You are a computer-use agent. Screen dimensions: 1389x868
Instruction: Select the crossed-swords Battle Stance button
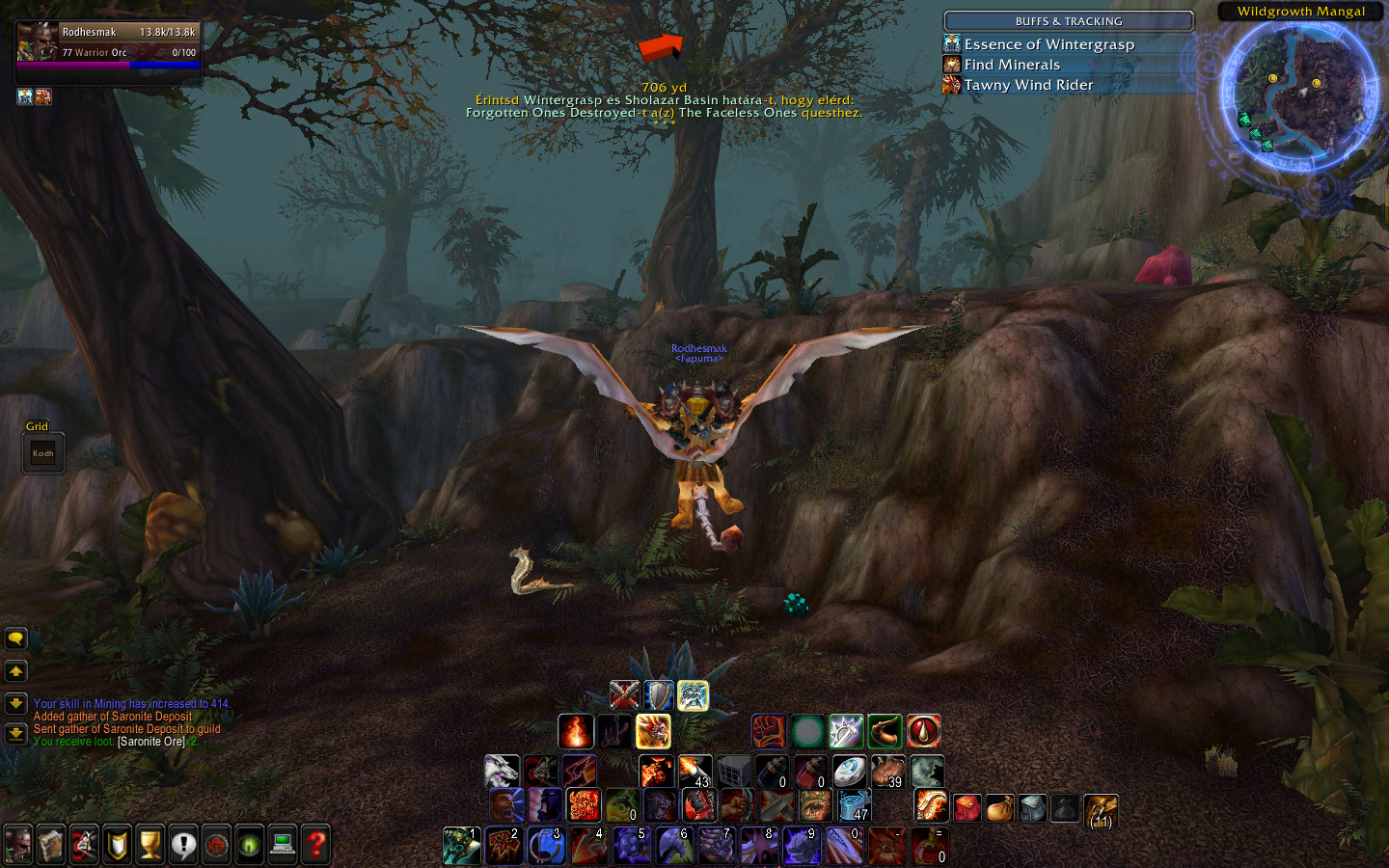pos(625,694)
